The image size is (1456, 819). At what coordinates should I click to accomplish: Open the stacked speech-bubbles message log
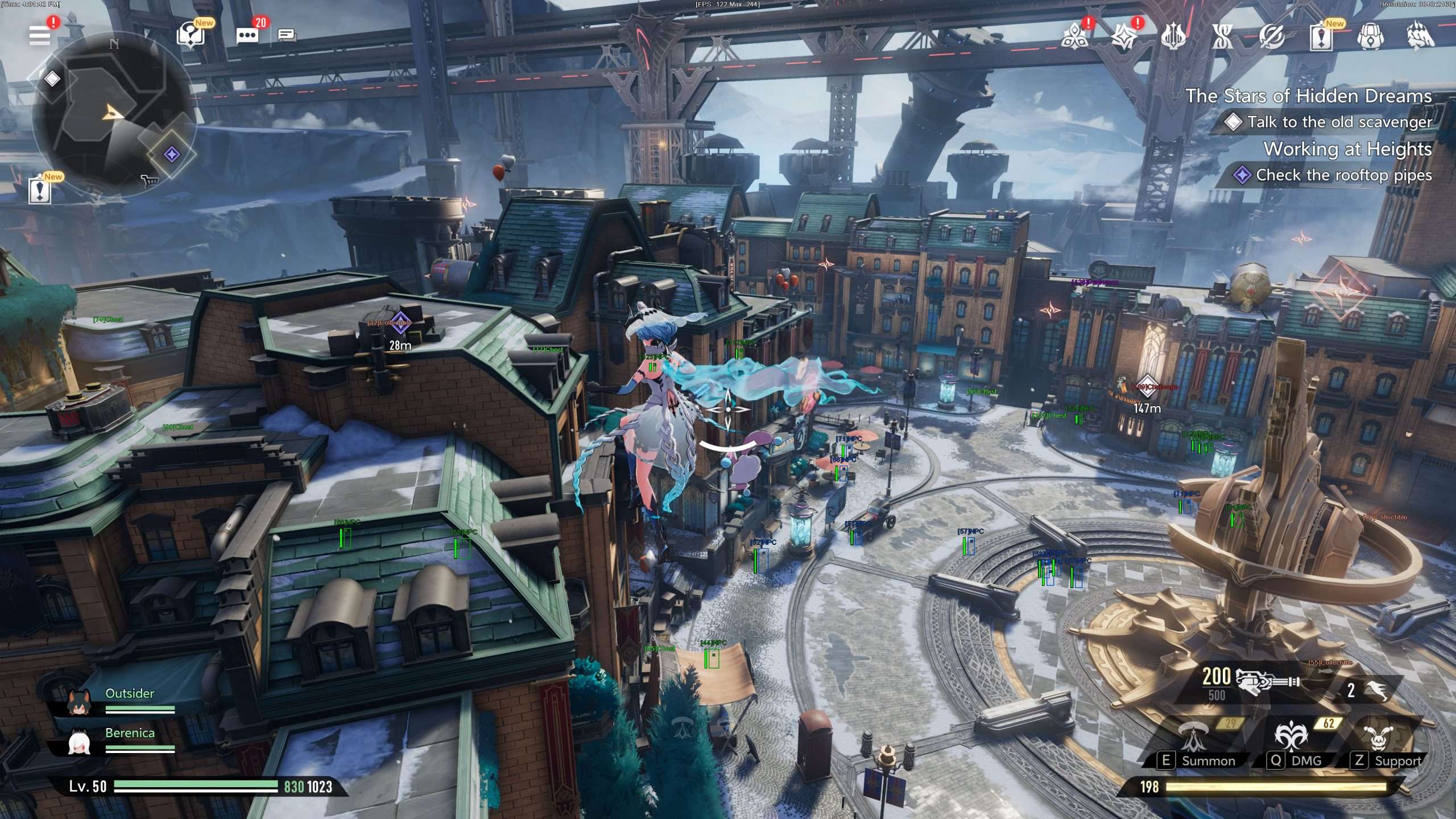click(x=287, y=36)
